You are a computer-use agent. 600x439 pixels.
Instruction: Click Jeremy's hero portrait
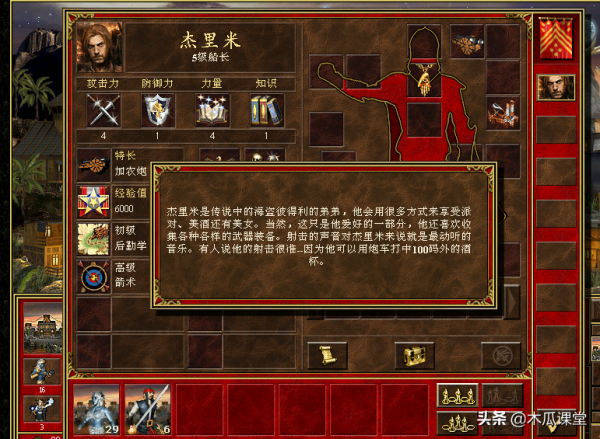coord(99,47)
